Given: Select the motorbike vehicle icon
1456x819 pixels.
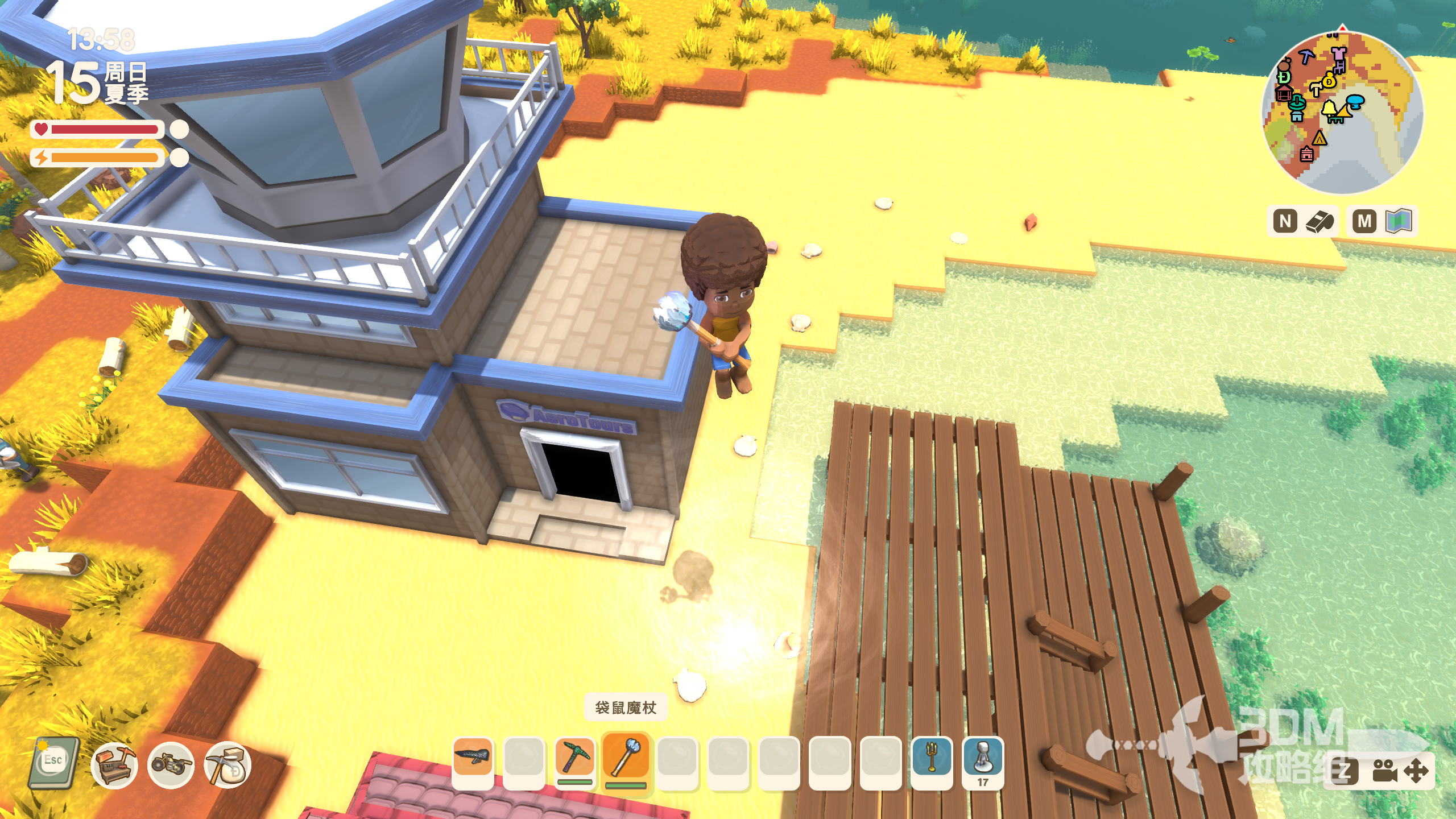Looking at the screenshot, I should 171,766.
